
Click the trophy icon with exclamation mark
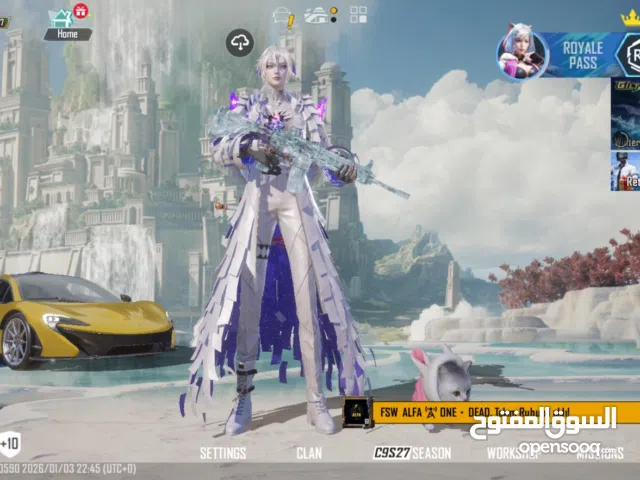284,16
